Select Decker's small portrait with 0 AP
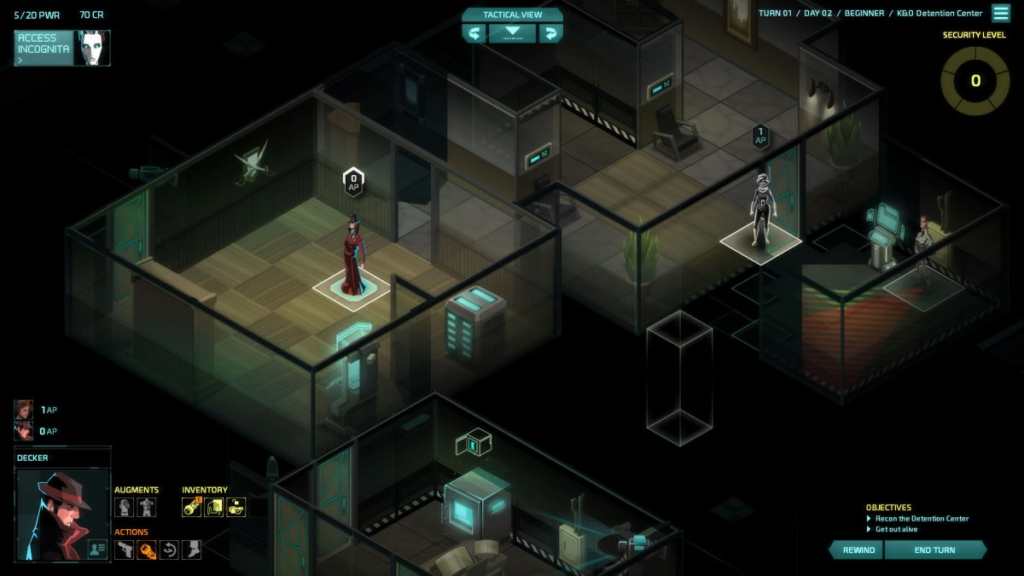The height and width of the screenshot is (576, 1024). [23, 431]
